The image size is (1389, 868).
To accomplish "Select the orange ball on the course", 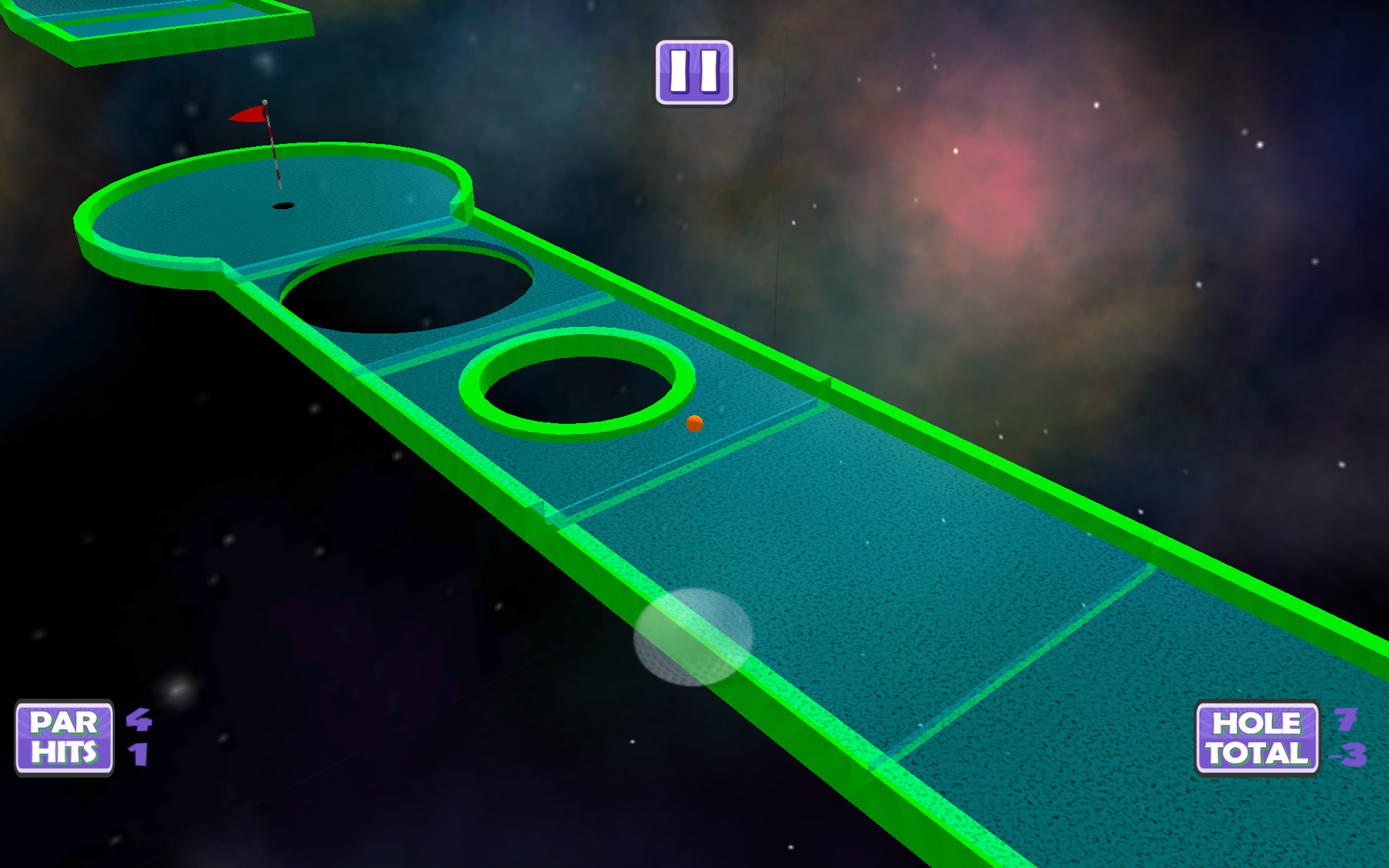I will click(694, 425).
